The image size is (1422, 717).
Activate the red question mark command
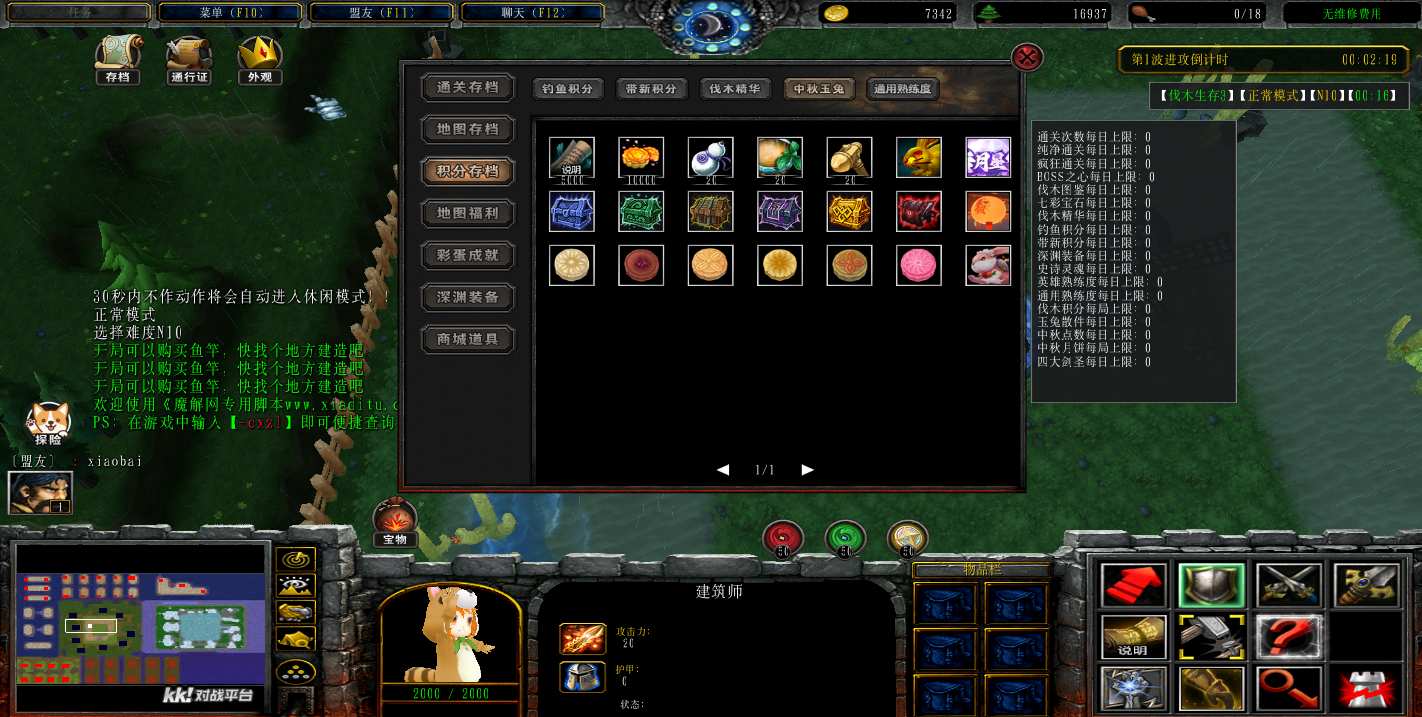[x=1289, y=638]
